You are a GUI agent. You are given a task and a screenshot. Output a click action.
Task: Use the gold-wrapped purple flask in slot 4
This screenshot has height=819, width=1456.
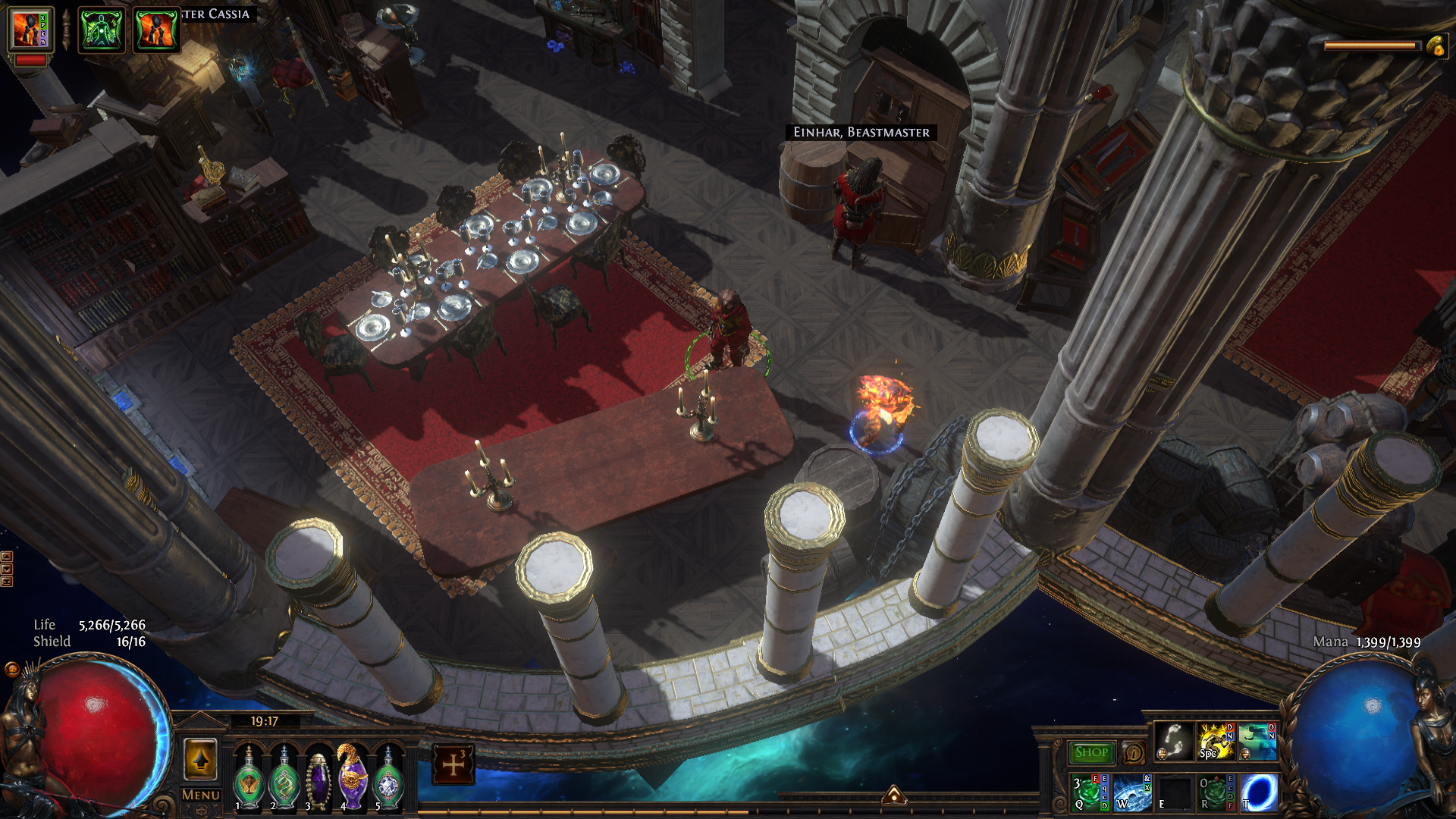353,777
